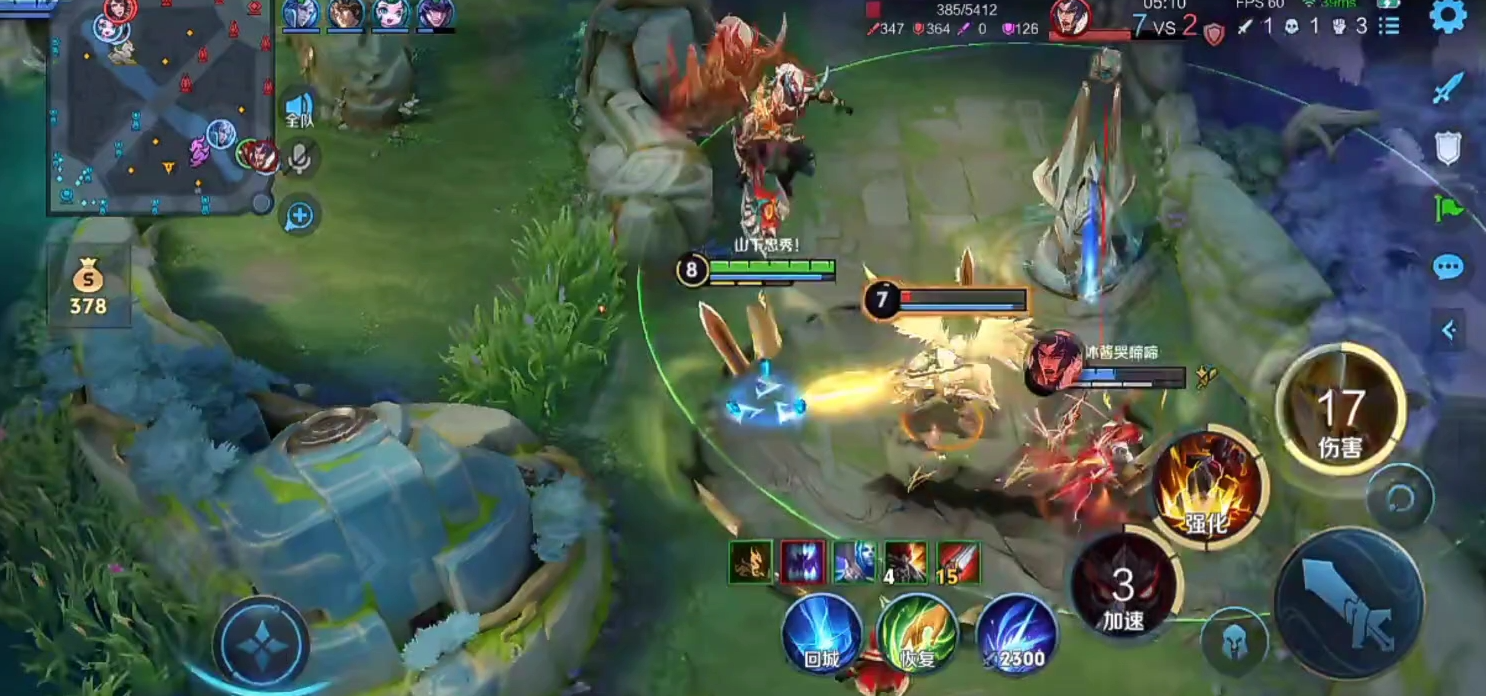Trigger the 加速 speed skill
The image size is (1486, 696).
[1124, 583]
